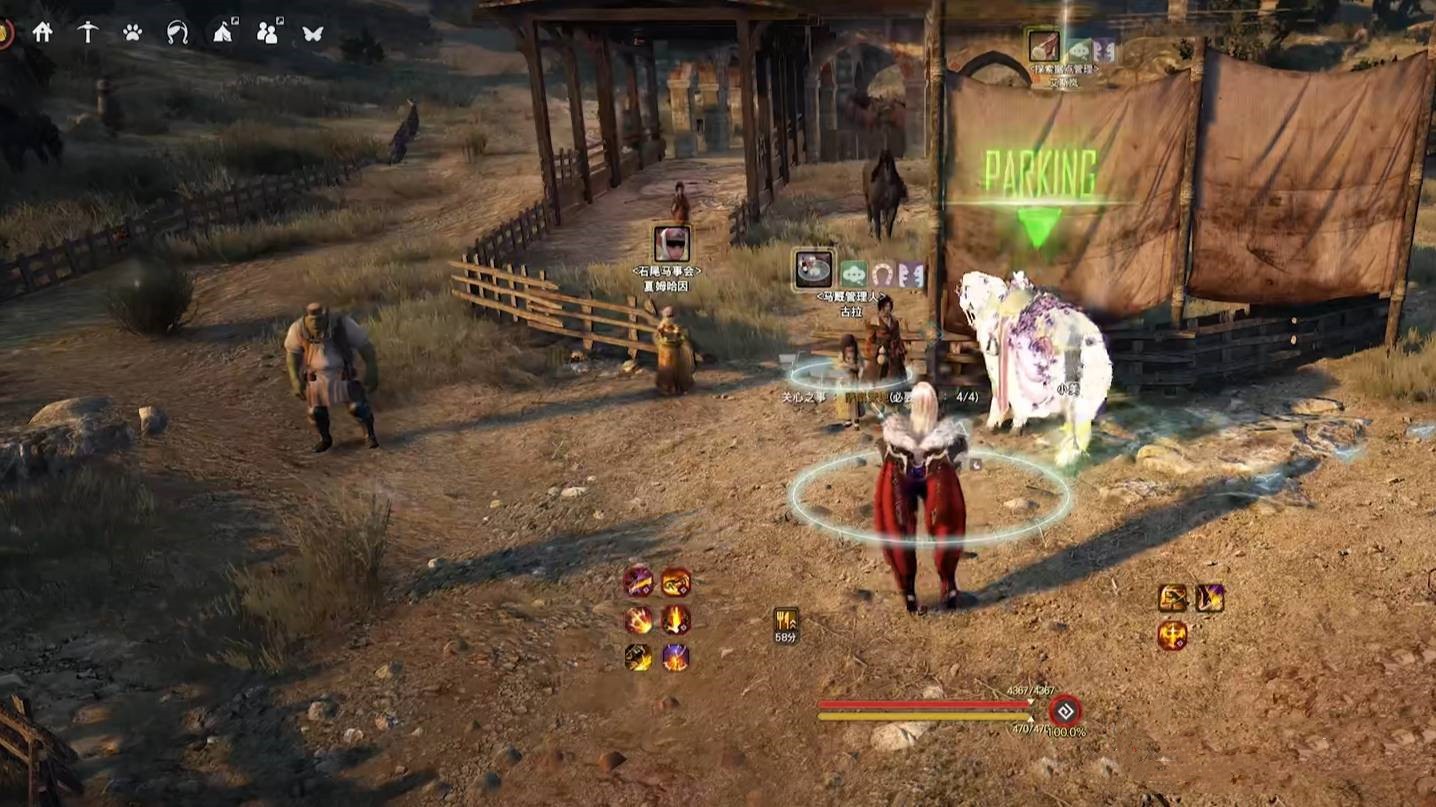Click the yellow flame pillar skill icon

coord(676,619)
